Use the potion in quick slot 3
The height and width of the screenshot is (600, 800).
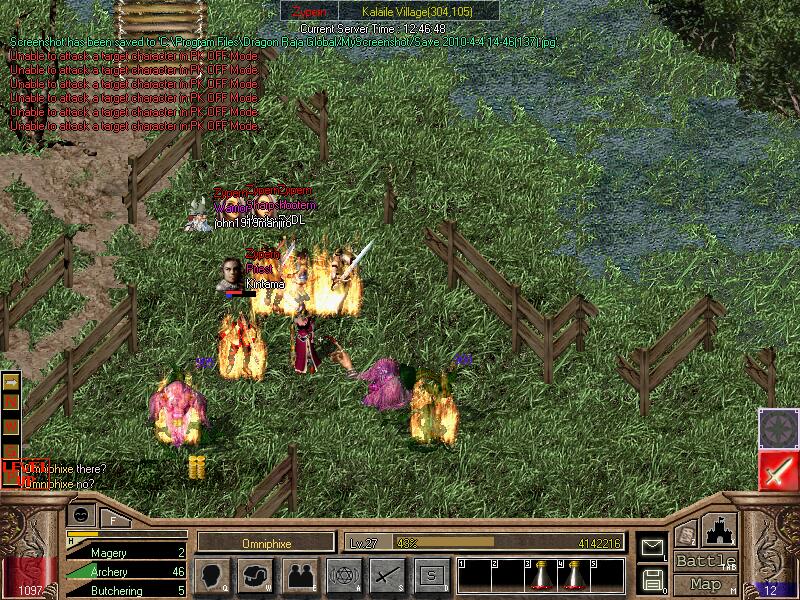pos(542,575)
